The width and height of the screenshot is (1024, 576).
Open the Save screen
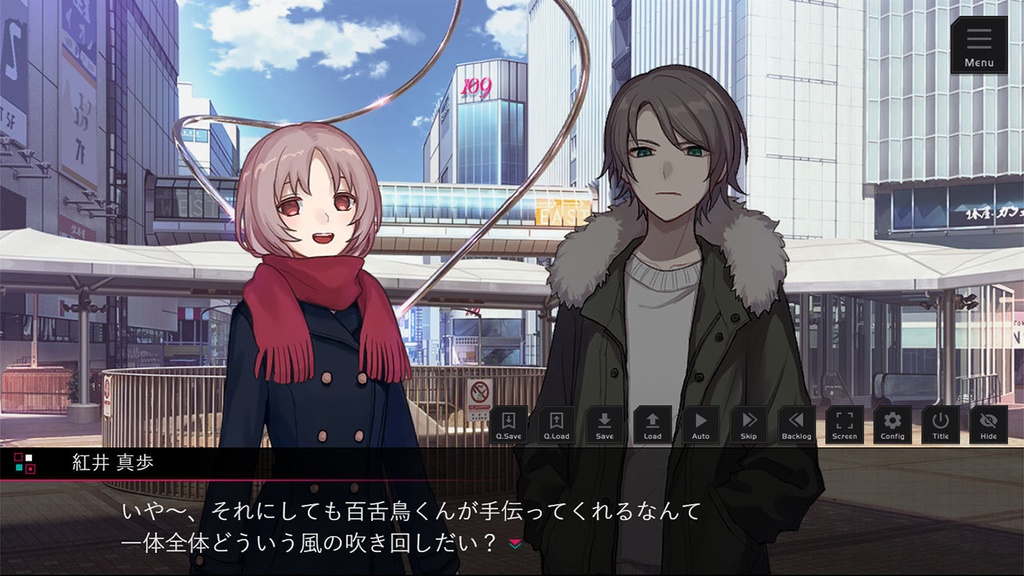[x=604, y=424]
